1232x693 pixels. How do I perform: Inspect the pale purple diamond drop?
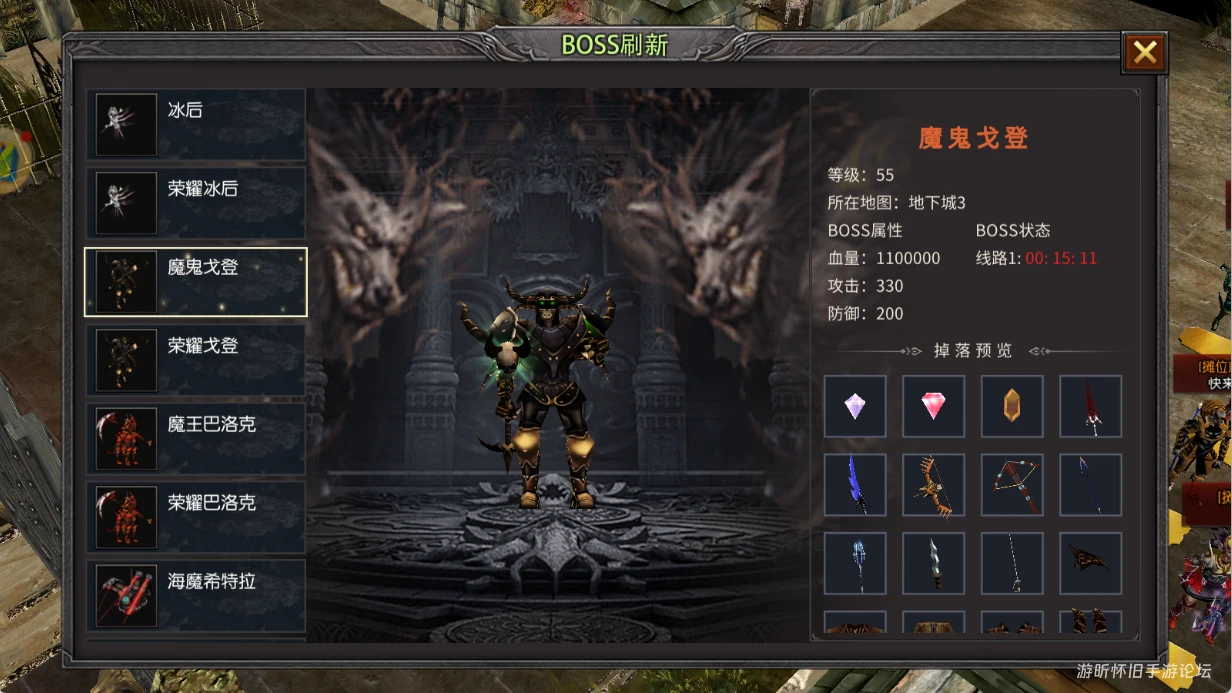855,406
